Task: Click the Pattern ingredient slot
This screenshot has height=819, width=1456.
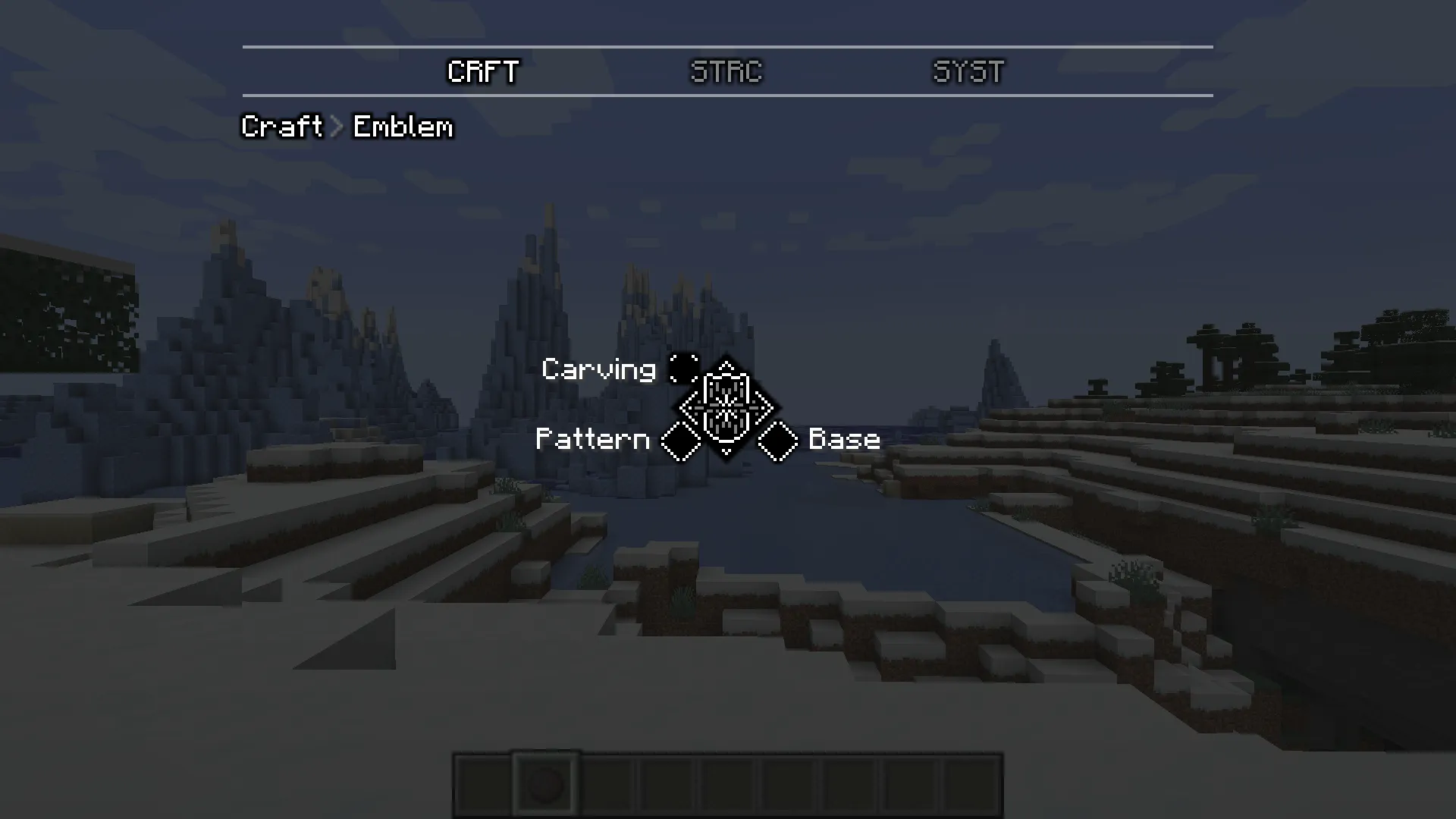Action: click(682, 441)
